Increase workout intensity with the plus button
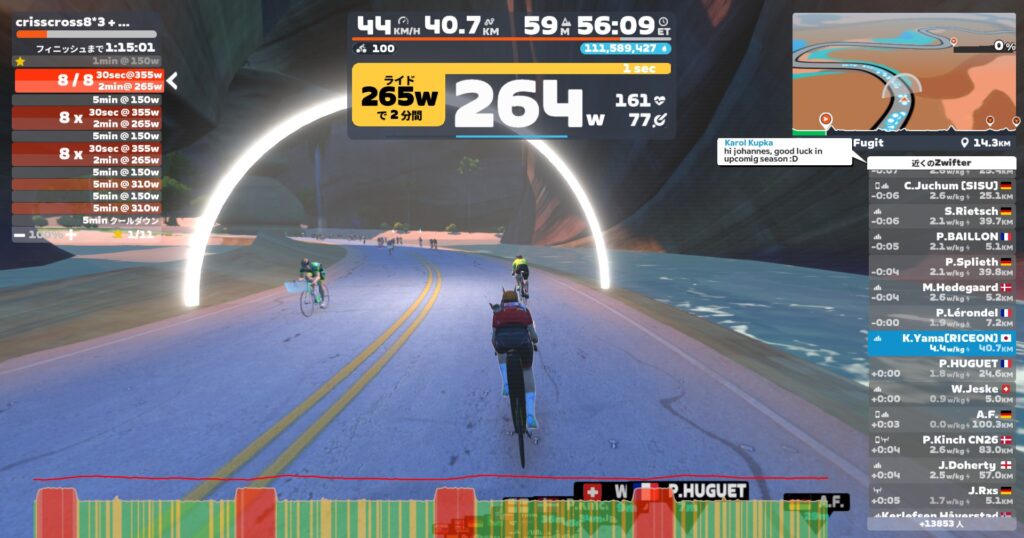Screen dimensions: 1024x538 (70, 234)
